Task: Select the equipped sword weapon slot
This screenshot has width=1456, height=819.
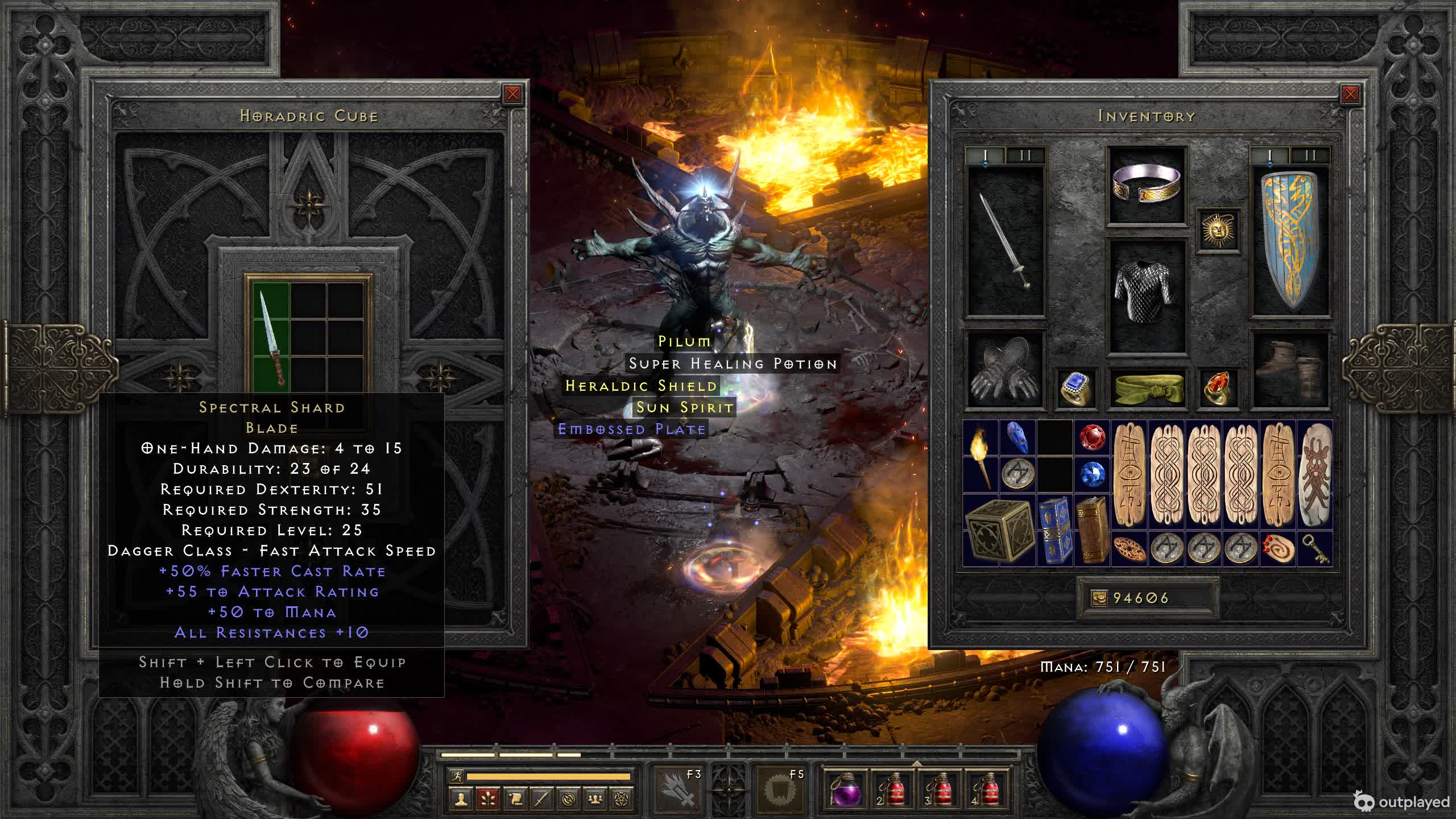Action: point(1006,241)
